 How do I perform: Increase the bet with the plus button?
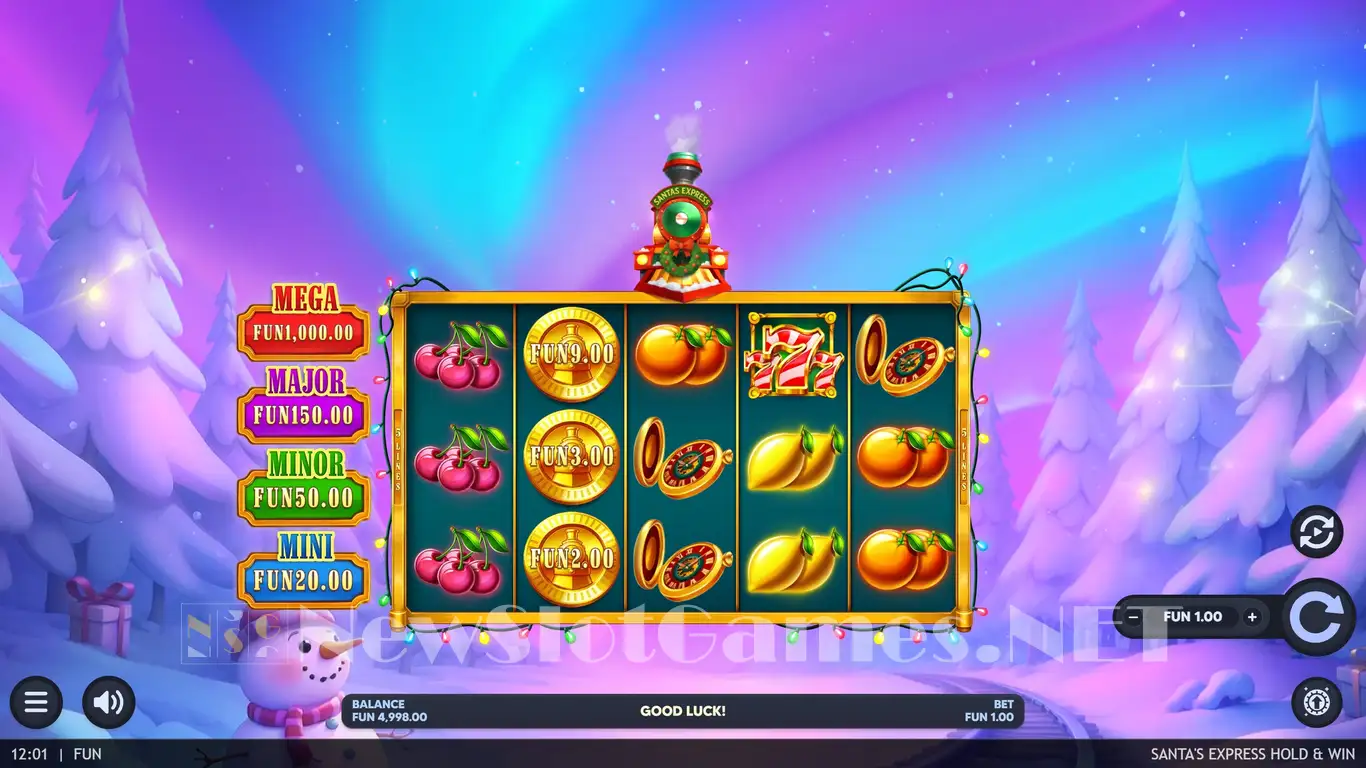(1252, 617)
